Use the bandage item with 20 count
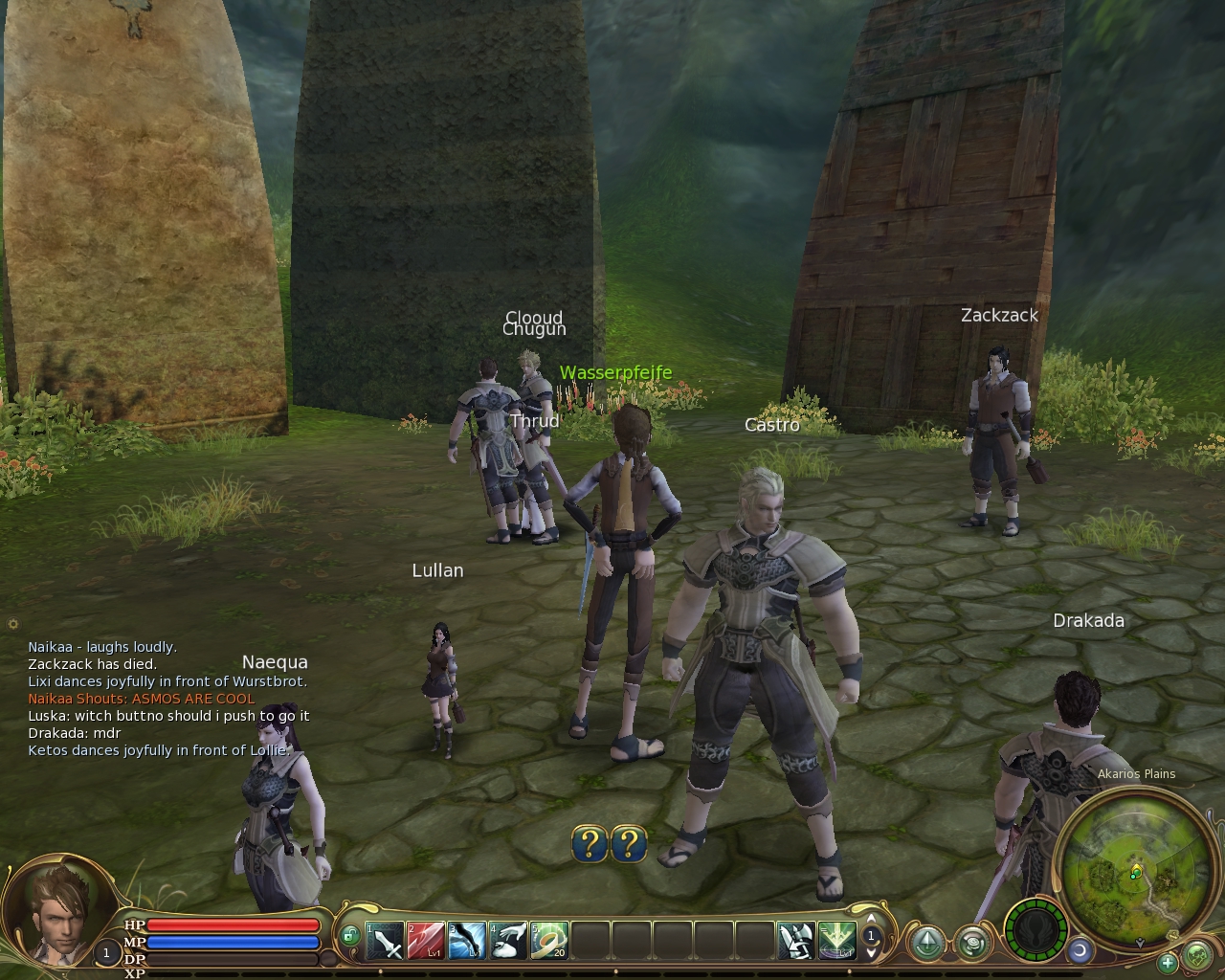The height and width of the screenshot is (980, 1225). tap(549, 941)
